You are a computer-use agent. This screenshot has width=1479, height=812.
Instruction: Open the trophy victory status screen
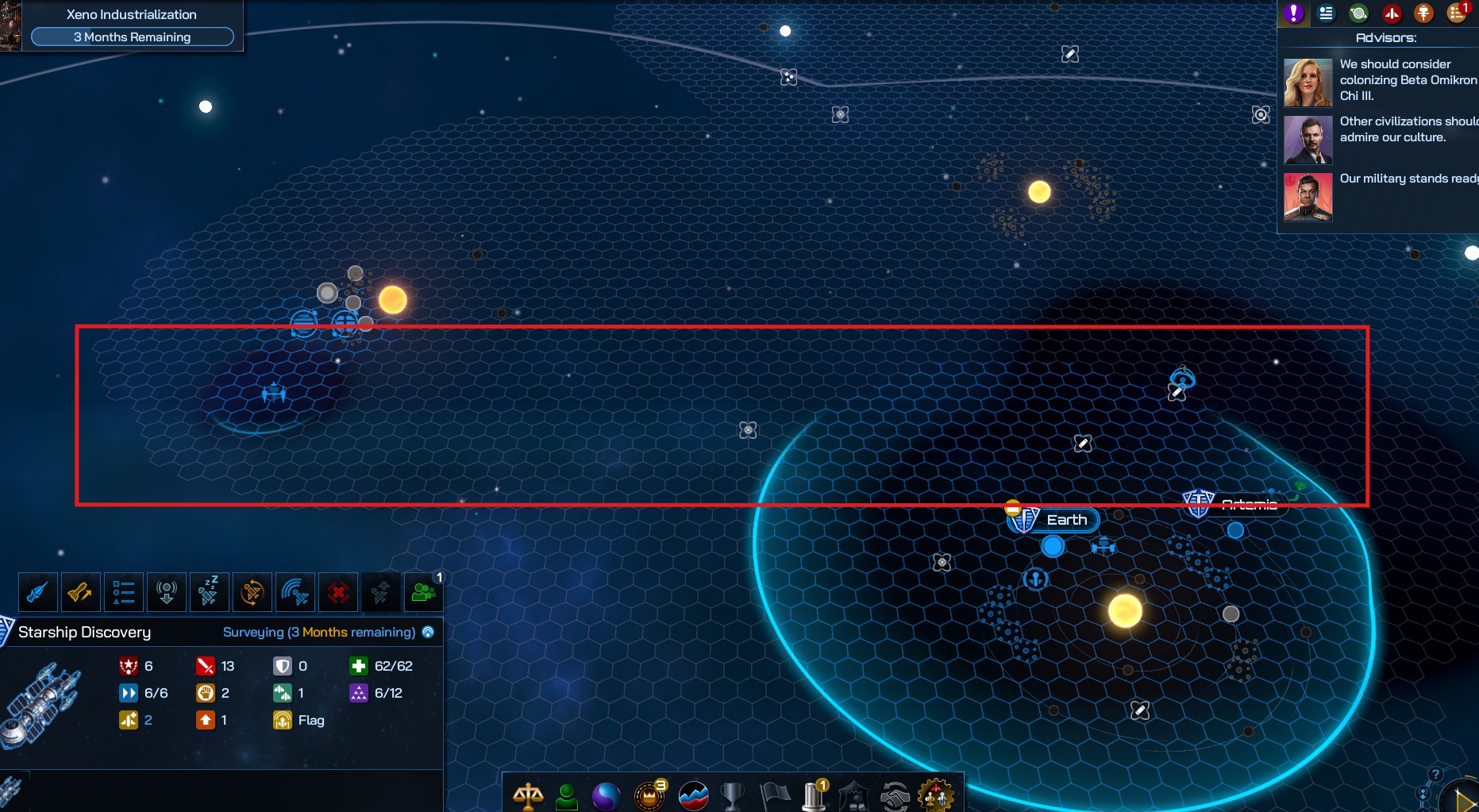point(732,795)
